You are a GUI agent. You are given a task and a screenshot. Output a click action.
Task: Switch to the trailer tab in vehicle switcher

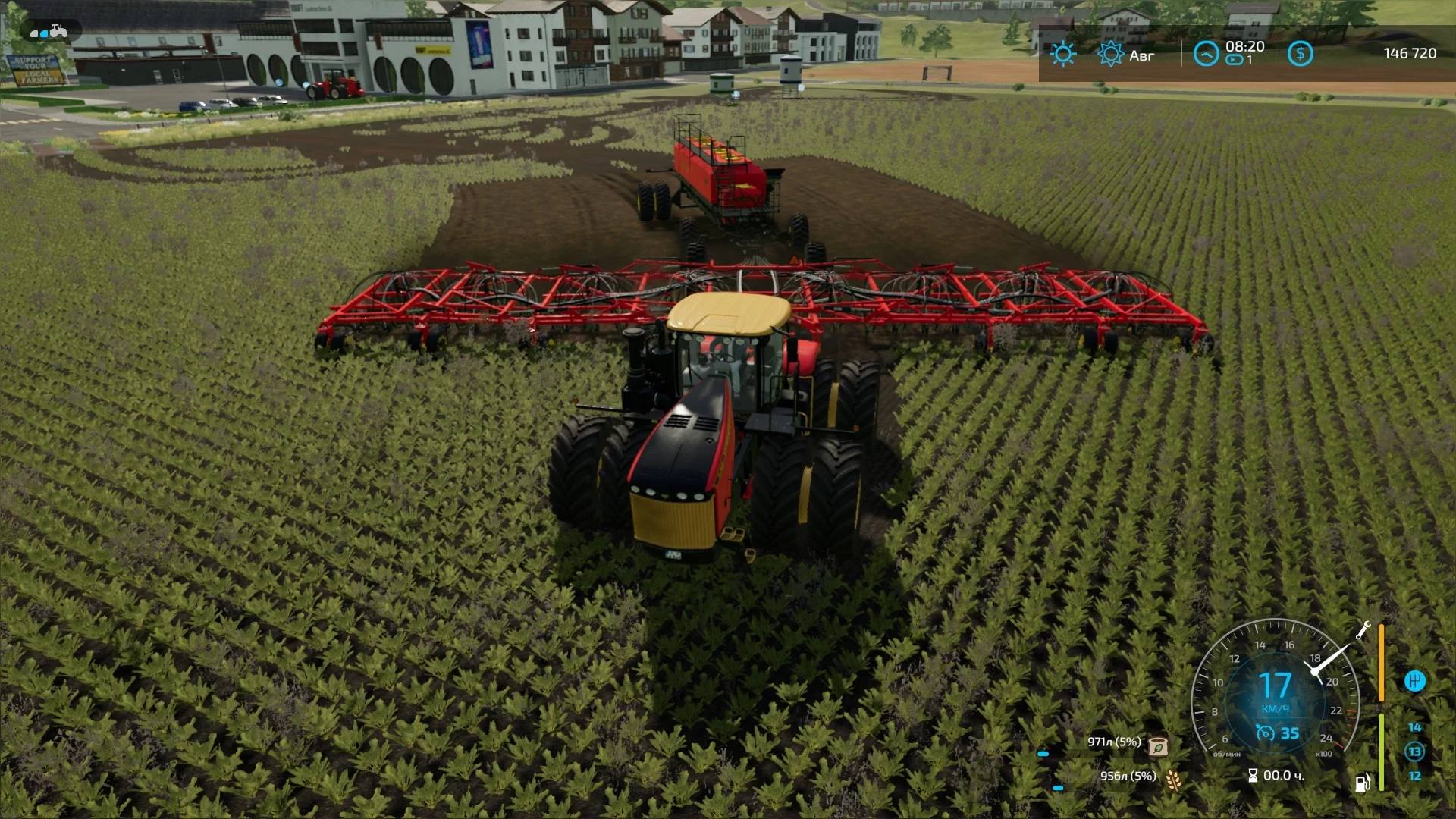[34, 33]
